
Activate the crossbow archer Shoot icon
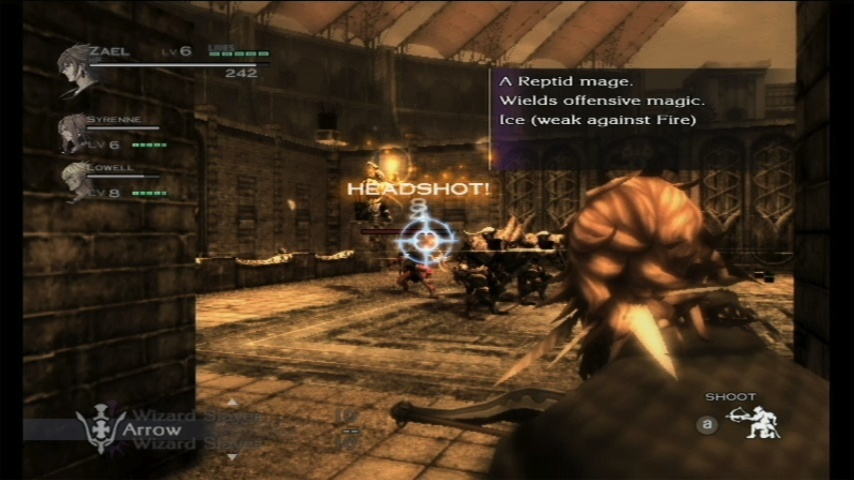[753, 423]
